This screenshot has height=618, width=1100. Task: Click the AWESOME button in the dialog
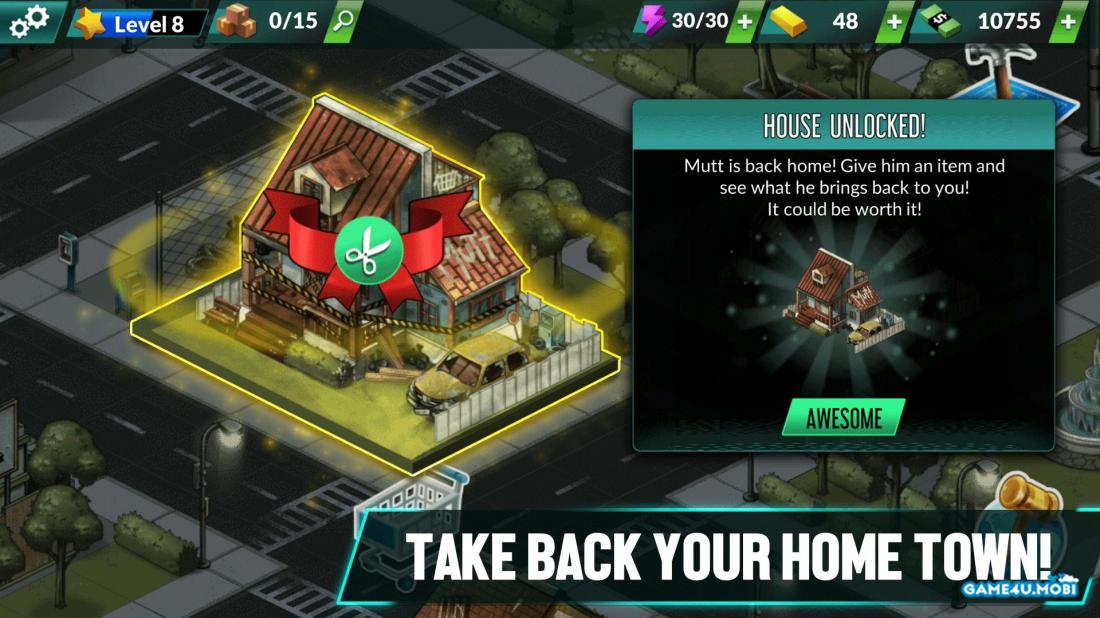click(843, 418)
